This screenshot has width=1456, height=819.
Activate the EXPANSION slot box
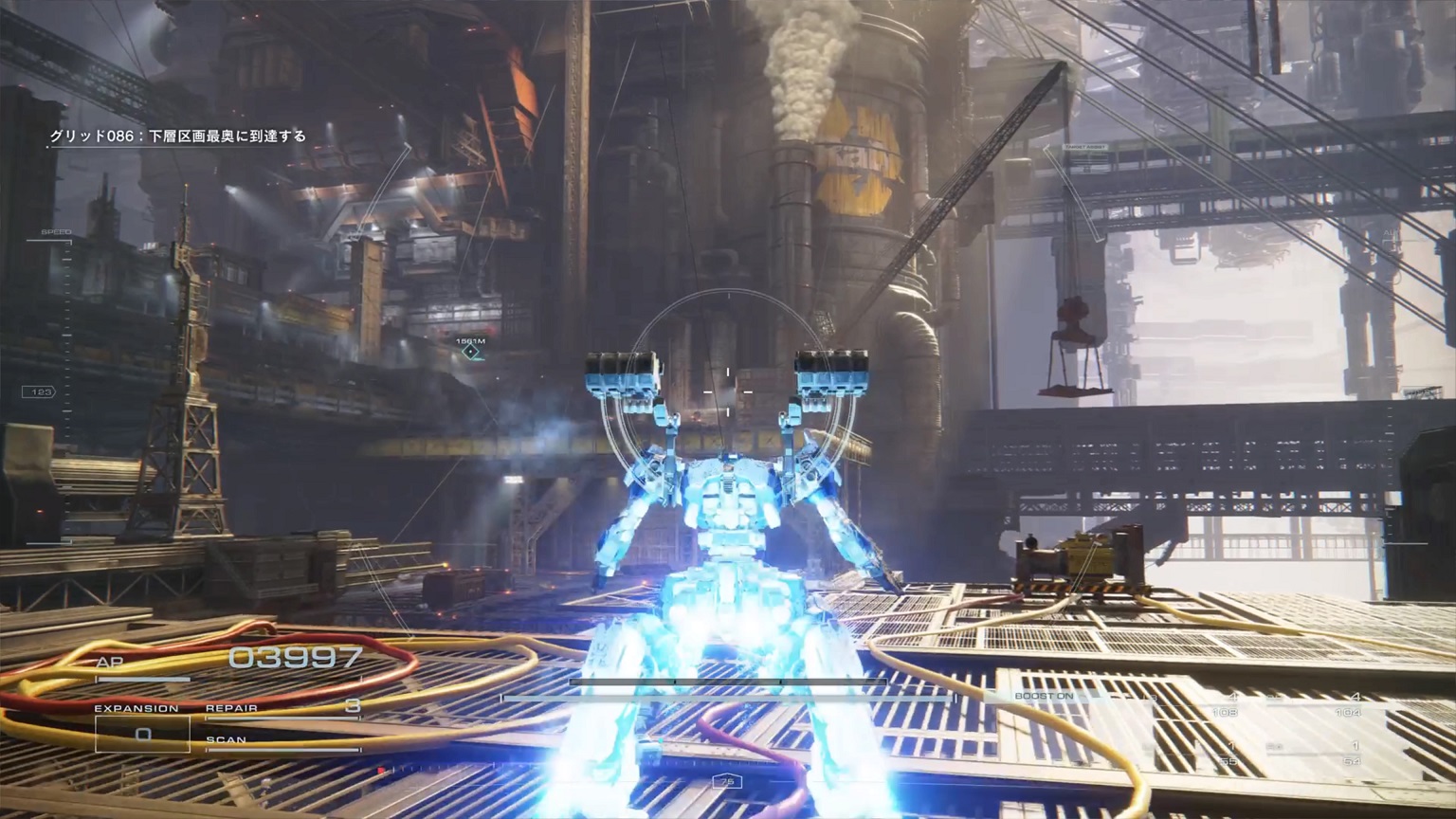click(142, 734)
